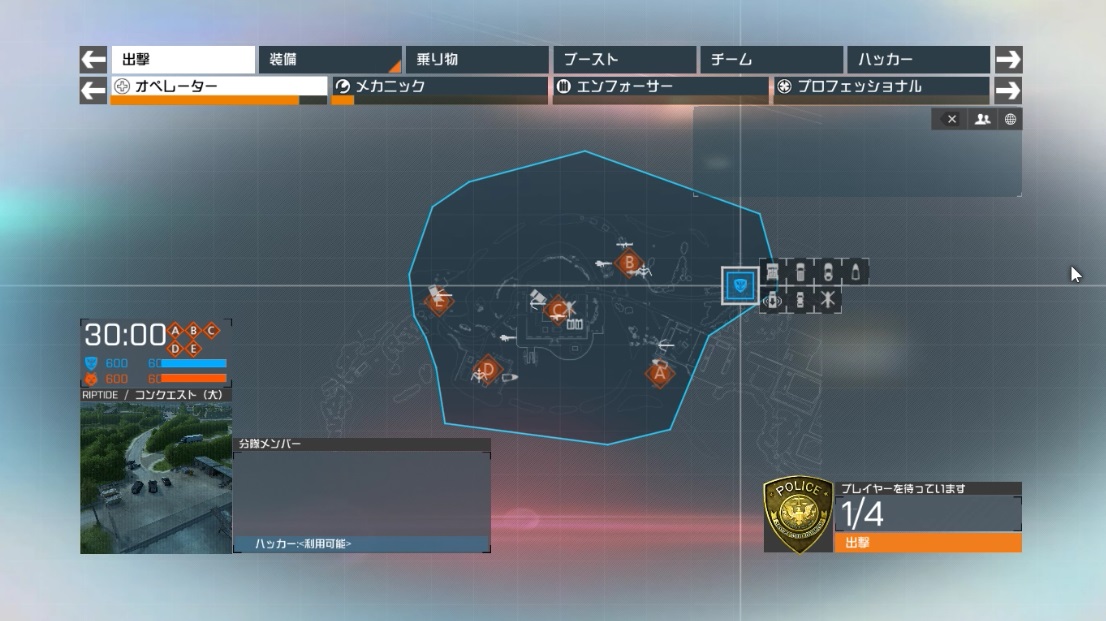Select the エンフォーサー class
This screenshot has height=621, width=1106.
(x=659, y=87)
